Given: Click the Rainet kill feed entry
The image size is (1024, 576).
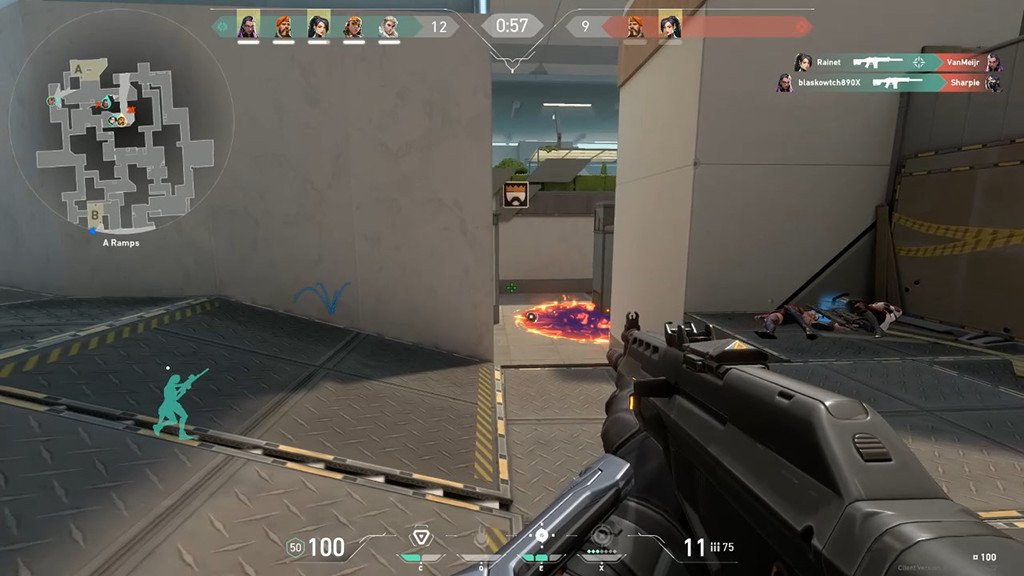Looking at the screenshot, I should tap(897, 62).
